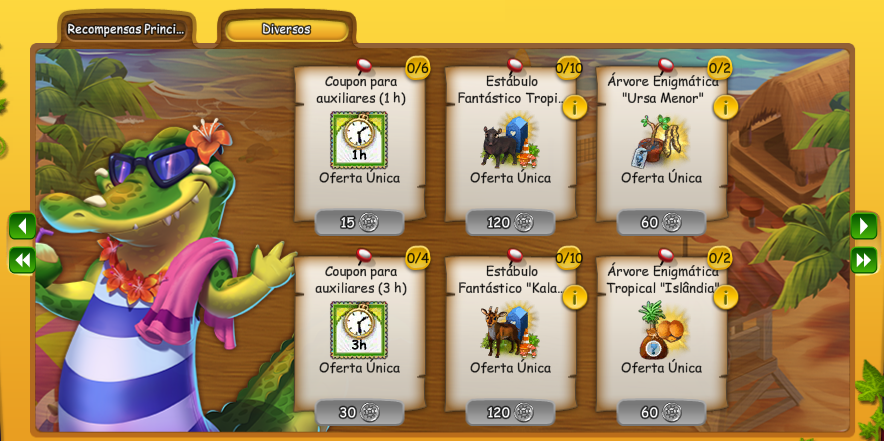Open info for Árvore Tropical "Islândia"
The image size is (884, 441).
coord(725,297)
